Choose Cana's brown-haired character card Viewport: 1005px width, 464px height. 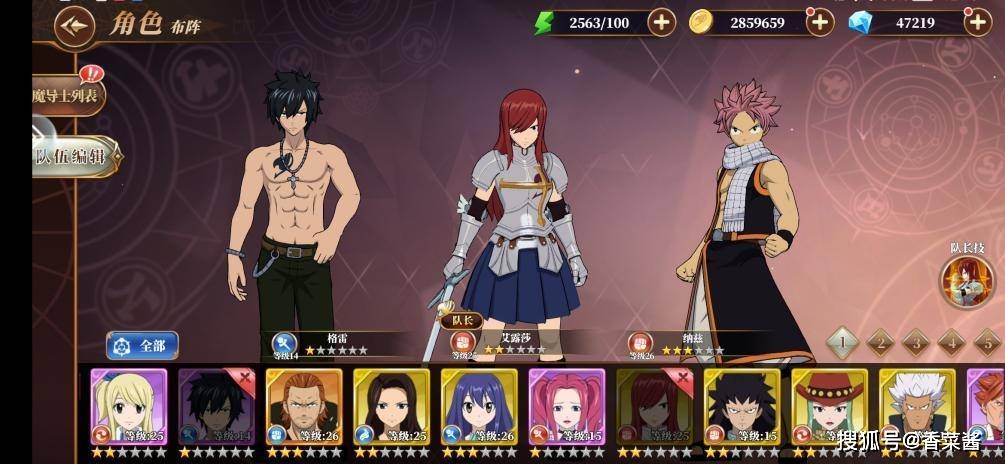point(392,407)
